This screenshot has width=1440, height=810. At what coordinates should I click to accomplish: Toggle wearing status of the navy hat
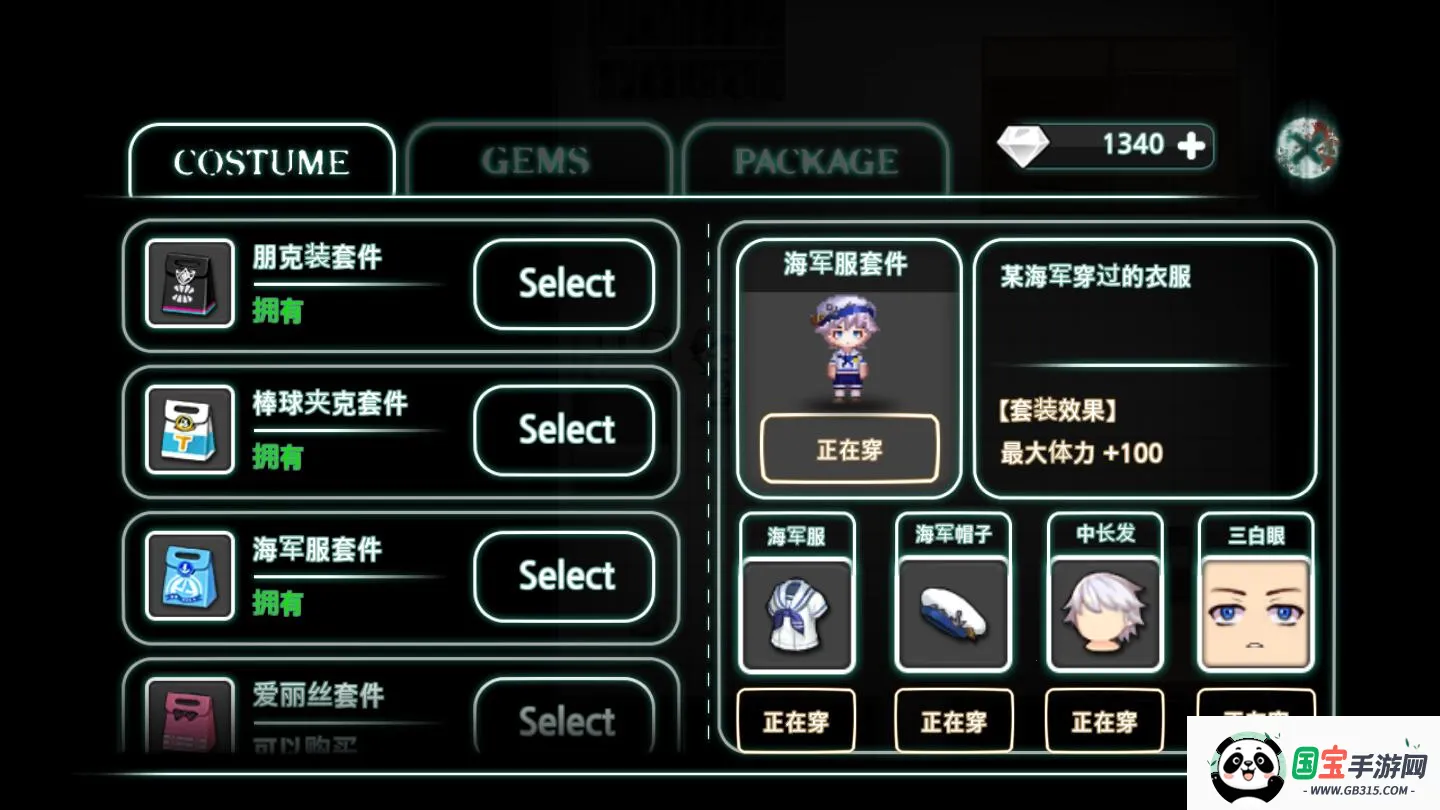coord(952,719)
